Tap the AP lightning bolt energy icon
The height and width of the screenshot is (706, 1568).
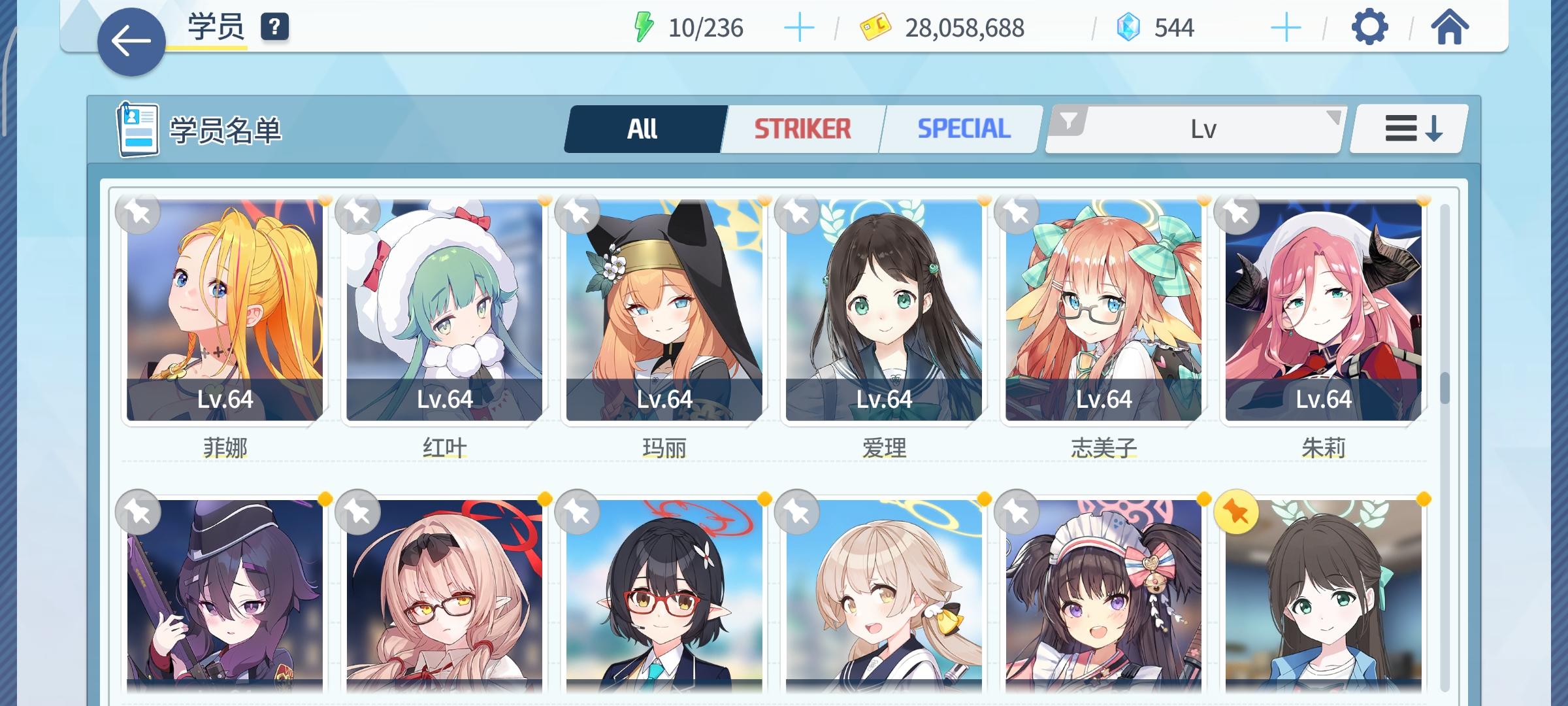[644, 27]
